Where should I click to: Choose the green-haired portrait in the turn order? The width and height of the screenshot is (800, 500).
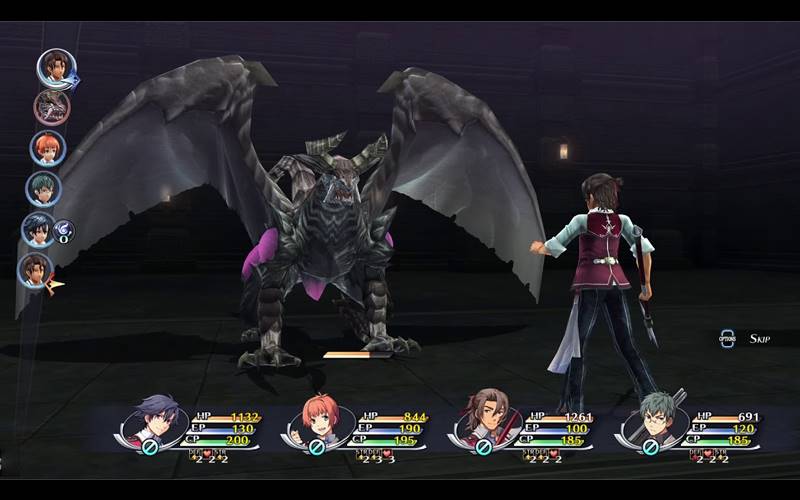click(43, 189)
